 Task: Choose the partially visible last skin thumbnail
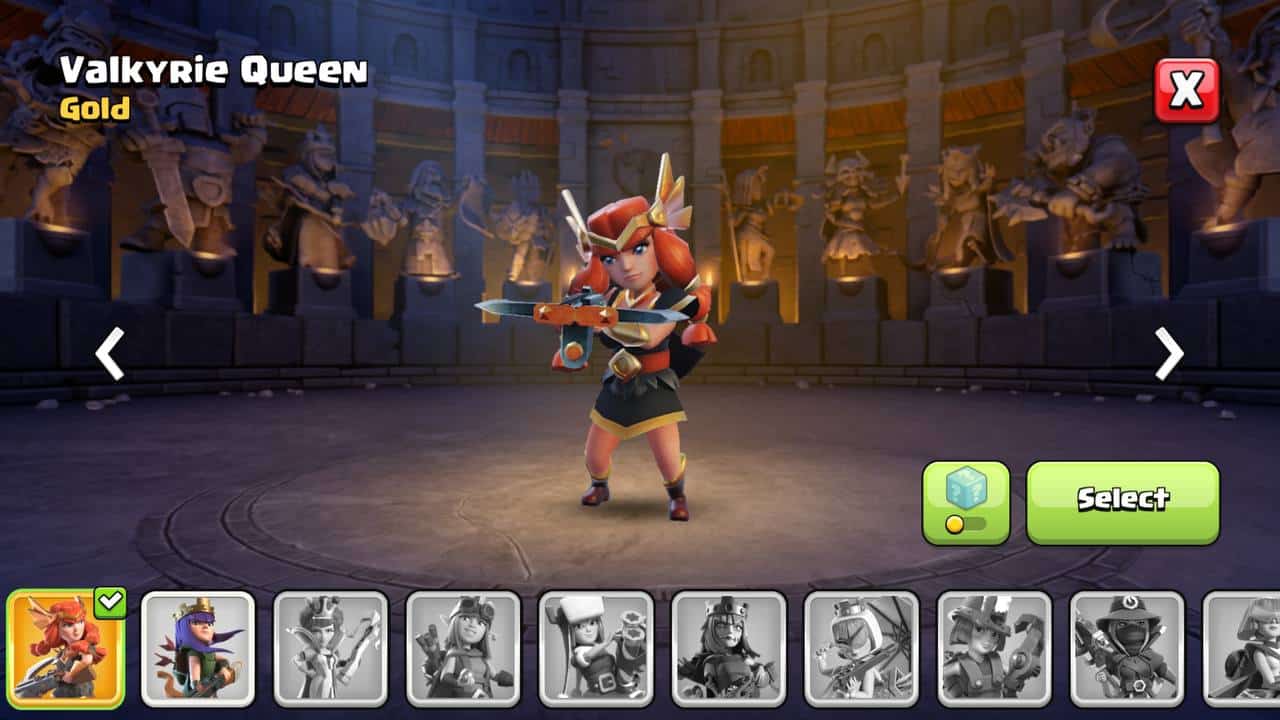tap(1242, 649)
